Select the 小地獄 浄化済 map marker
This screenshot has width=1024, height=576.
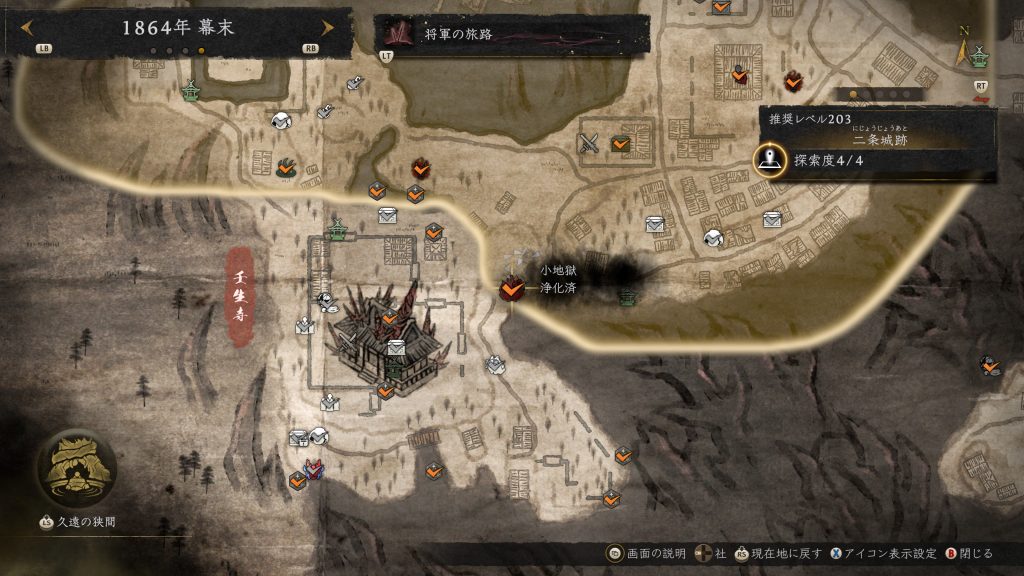tap(512, 289)
